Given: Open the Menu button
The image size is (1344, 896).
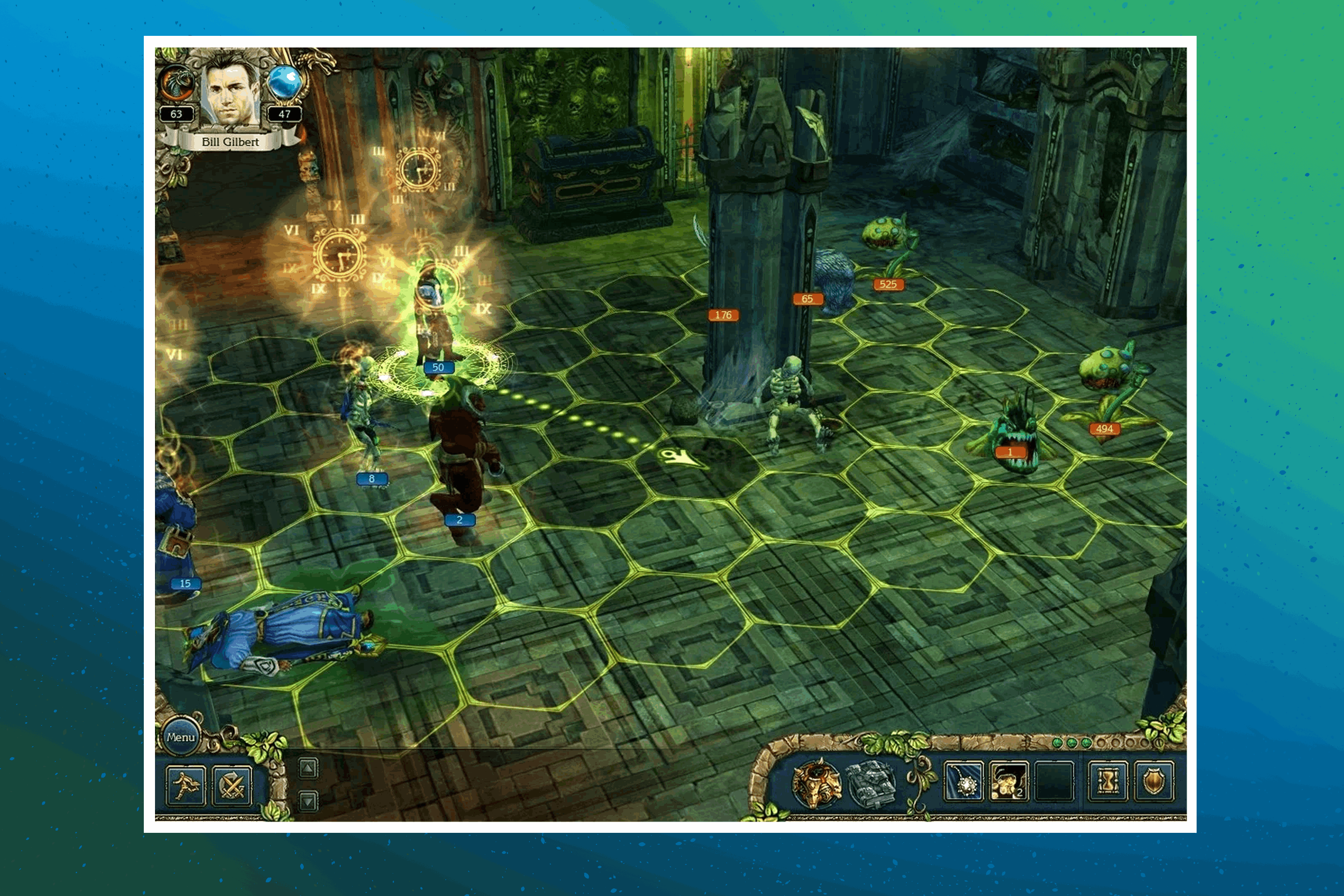Looking at the screenshot, I should coord(181,737).
